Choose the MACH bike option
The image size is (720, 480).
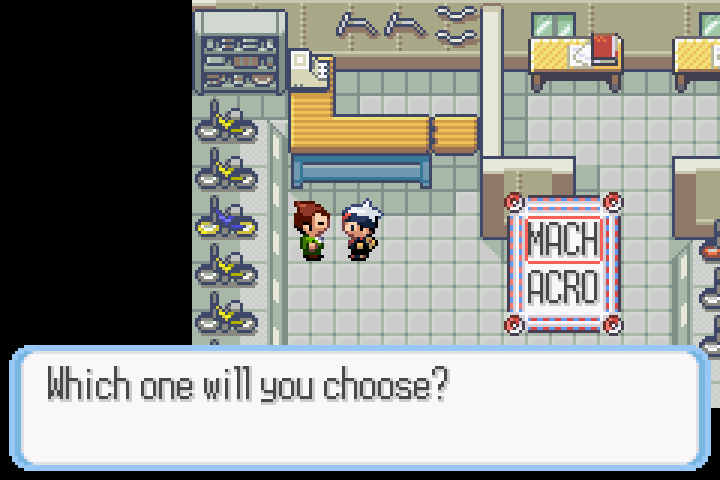click(x=562, y=240)
